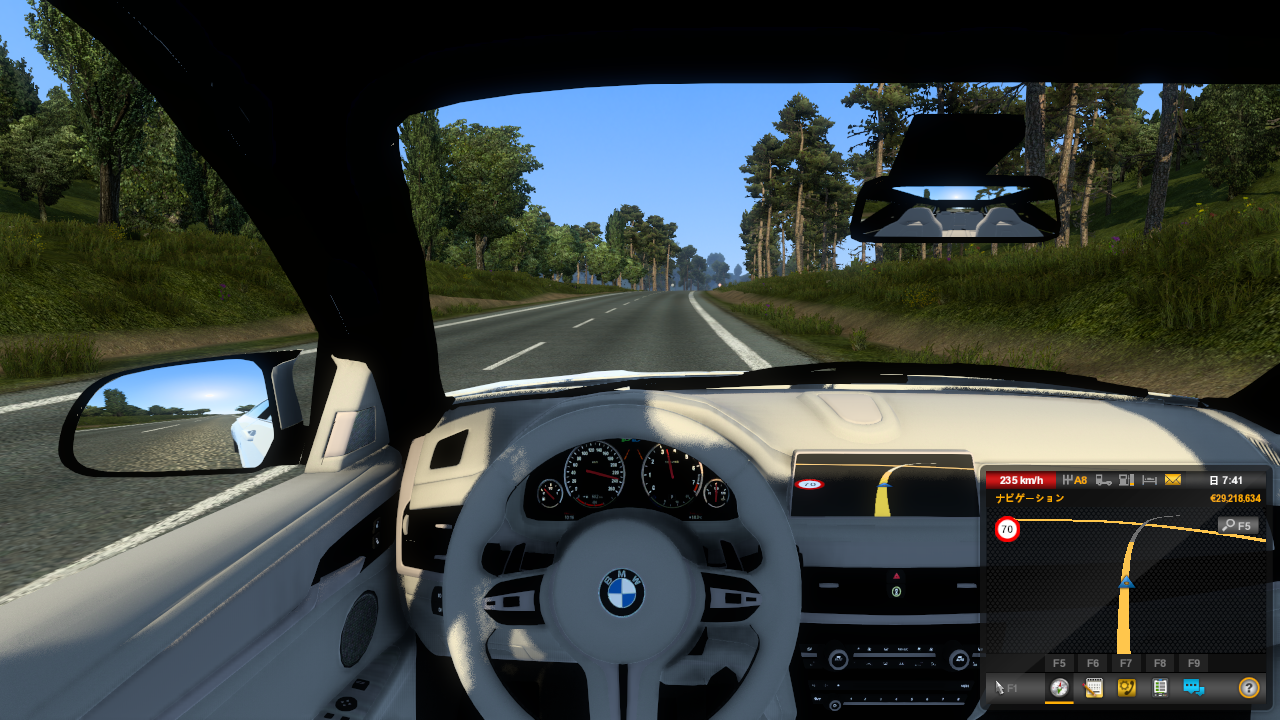Screen dimensions: 1280x720
Task: Open the roadside assistance phone tab
Action: tap(1126, 687)
